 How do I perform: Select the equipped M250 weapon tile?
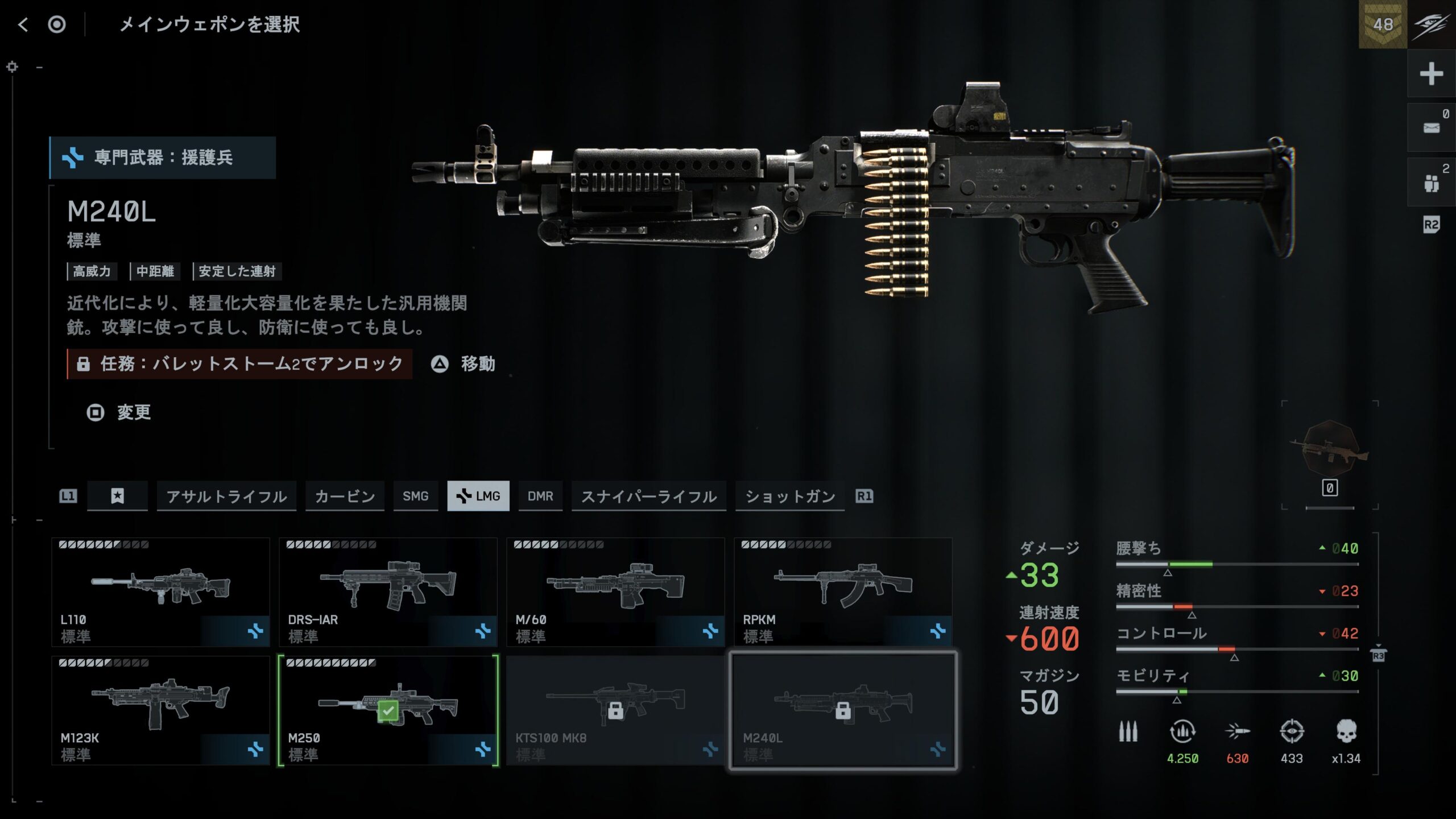pyautogui.click(x=388, y=710)
